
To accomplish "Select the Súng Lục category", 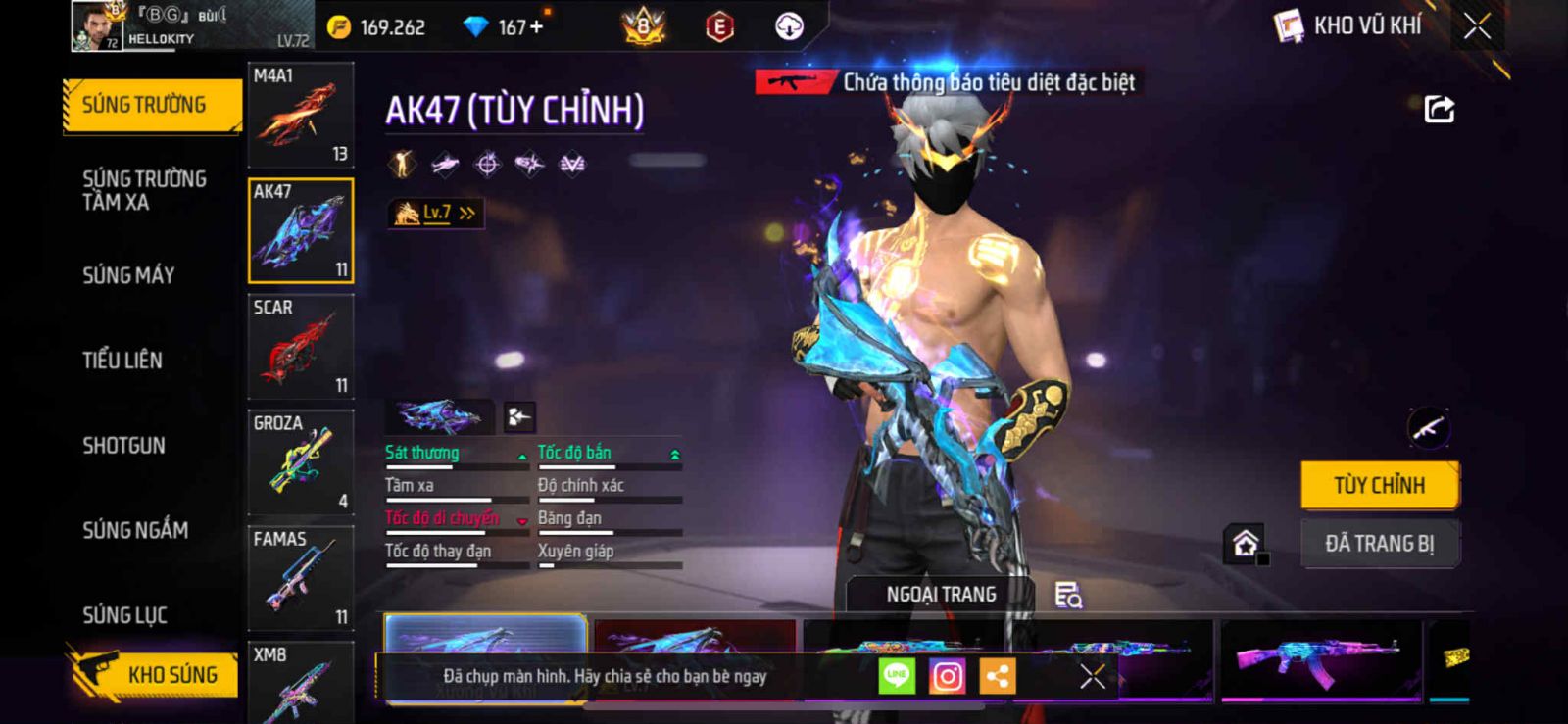I will pyautogui.click(x=124, y=615).
